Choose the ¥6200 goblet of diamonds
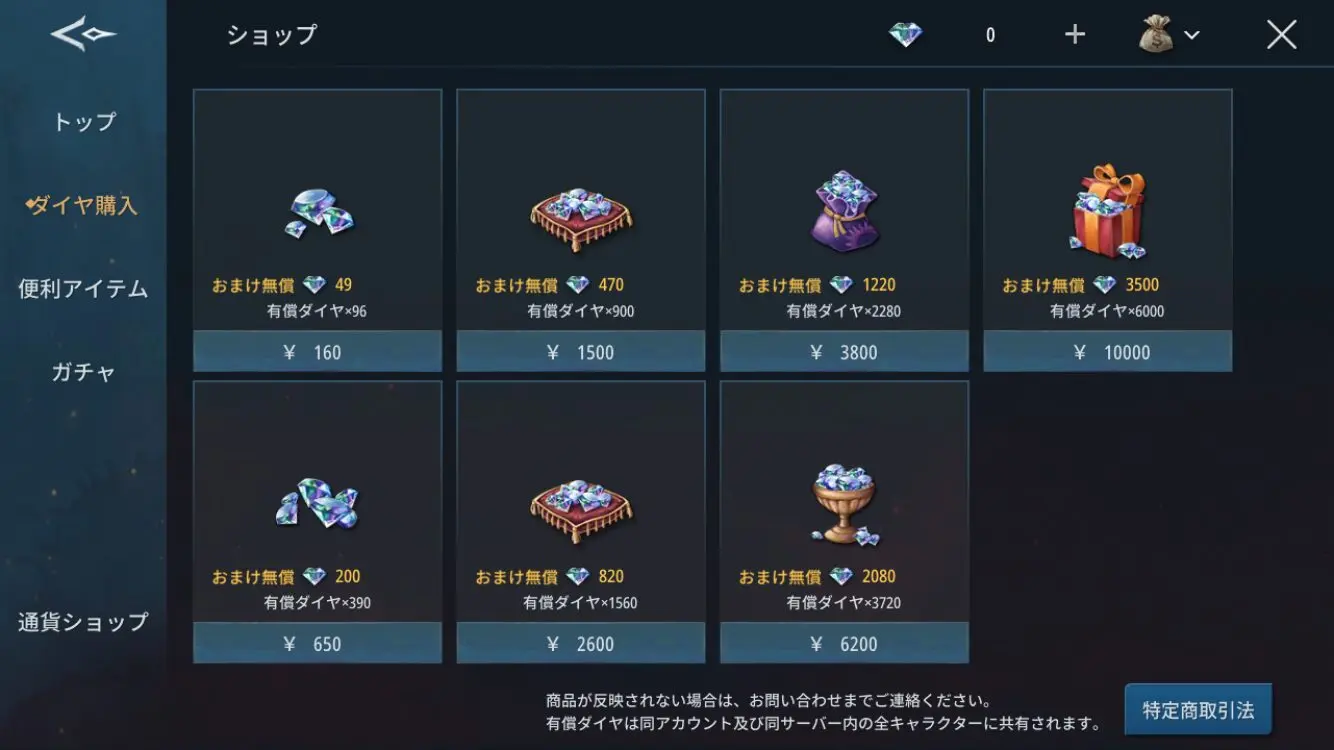This screenshot has height=750, width=1334. 844,643
